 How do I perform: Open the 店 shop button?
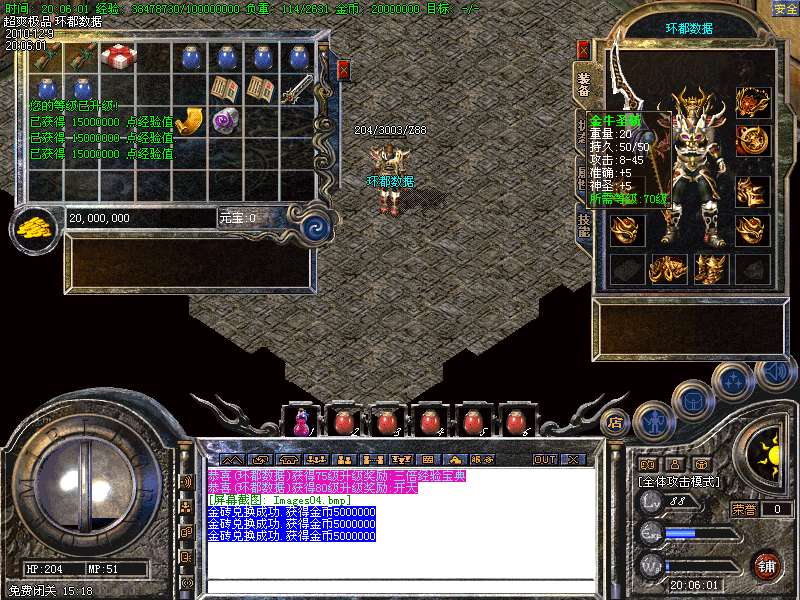click(x=616, y=422)
